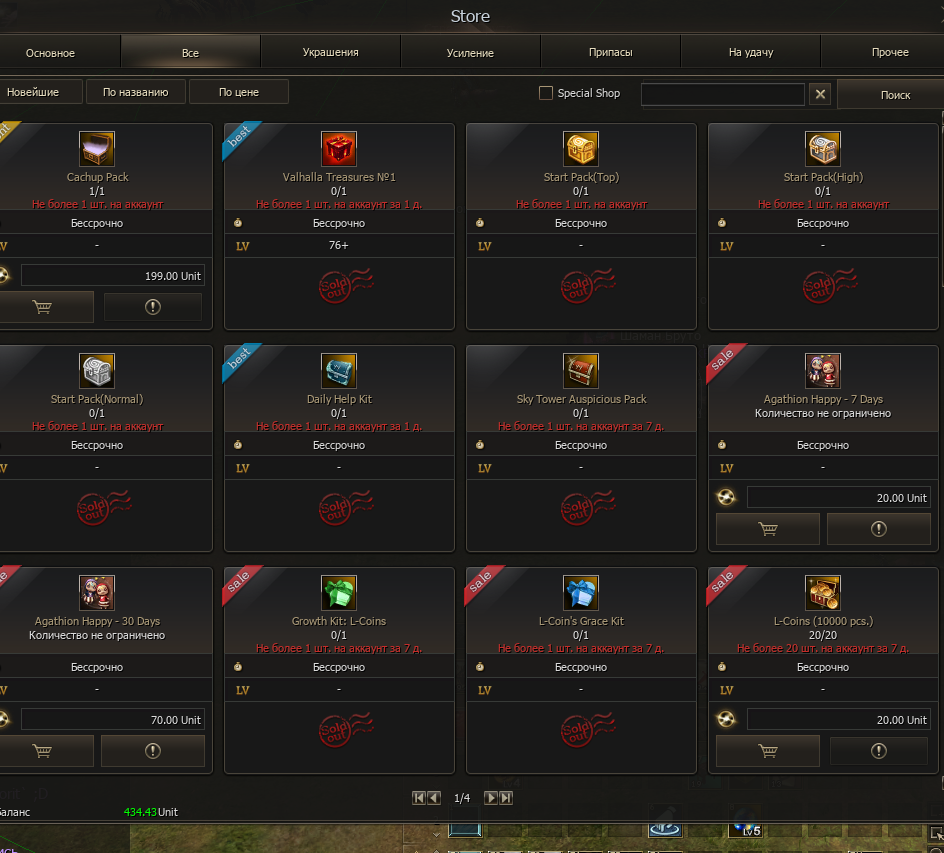Toggle the Special Shop checkbox
944x853 pixels.
[546, 93]
